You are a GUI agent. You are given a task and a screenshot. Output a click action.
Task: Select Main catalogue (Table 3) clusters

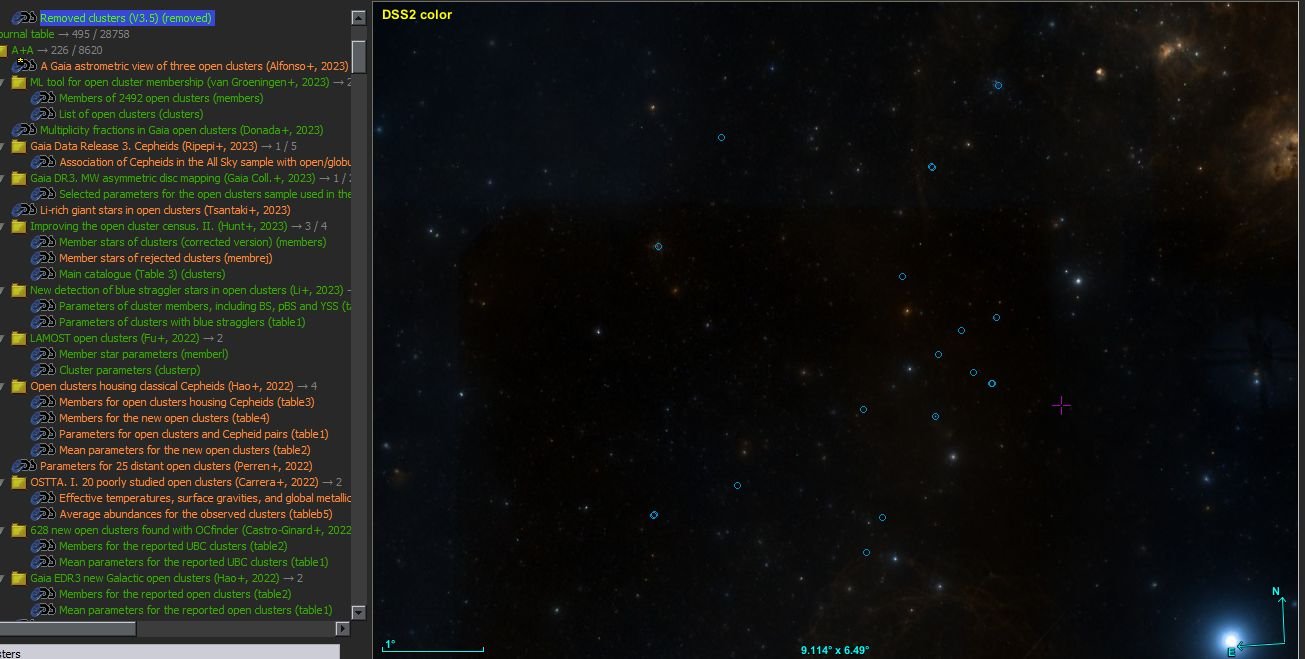coord(142,274)
